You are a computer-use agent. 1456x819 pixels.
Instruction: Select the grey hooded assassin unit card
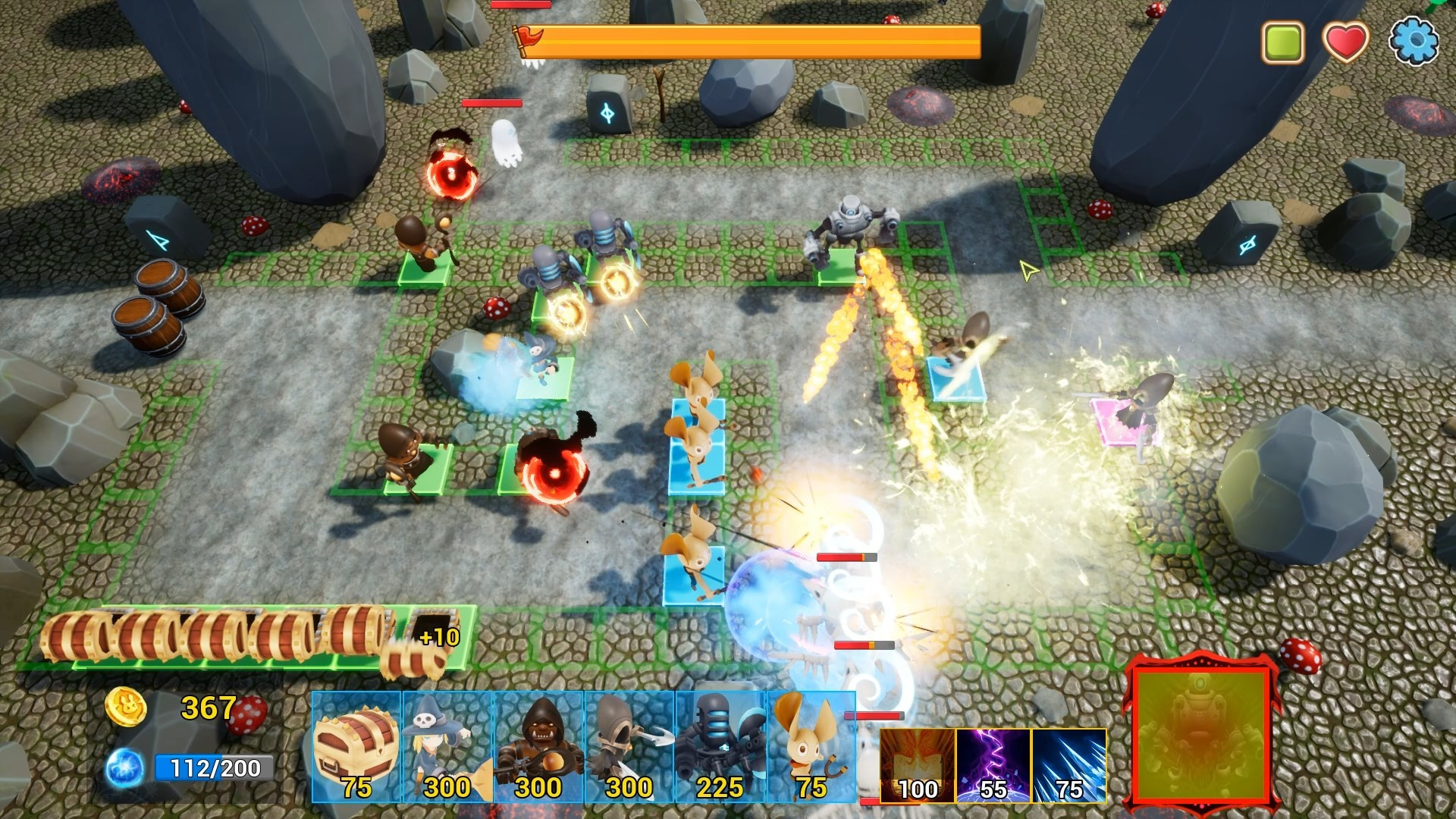coord(629,746)
